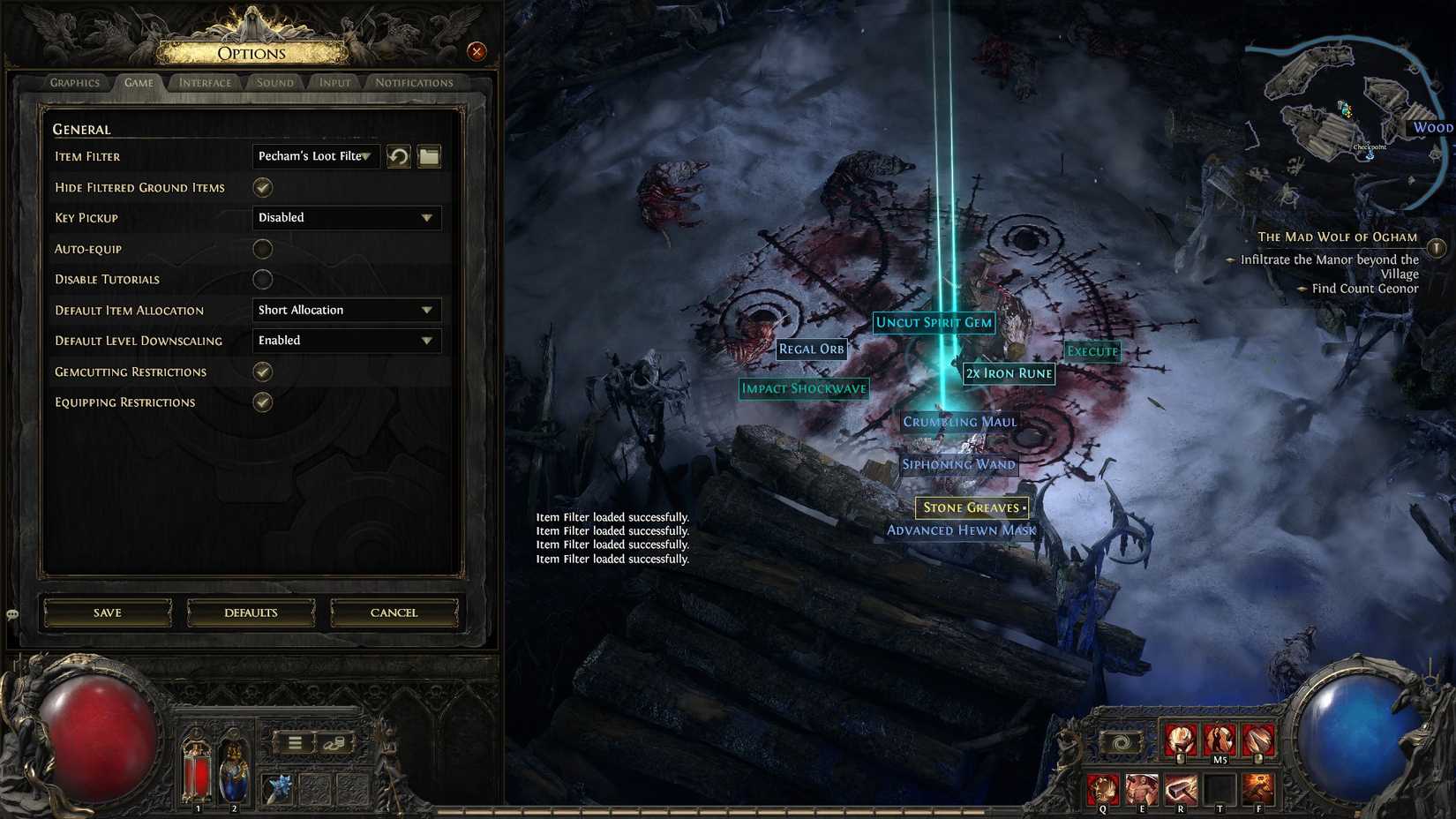Click the rings and socketables icon near the menu
Image resolution: width=1456 pixels, height=819 pixels.
point(334,743)
